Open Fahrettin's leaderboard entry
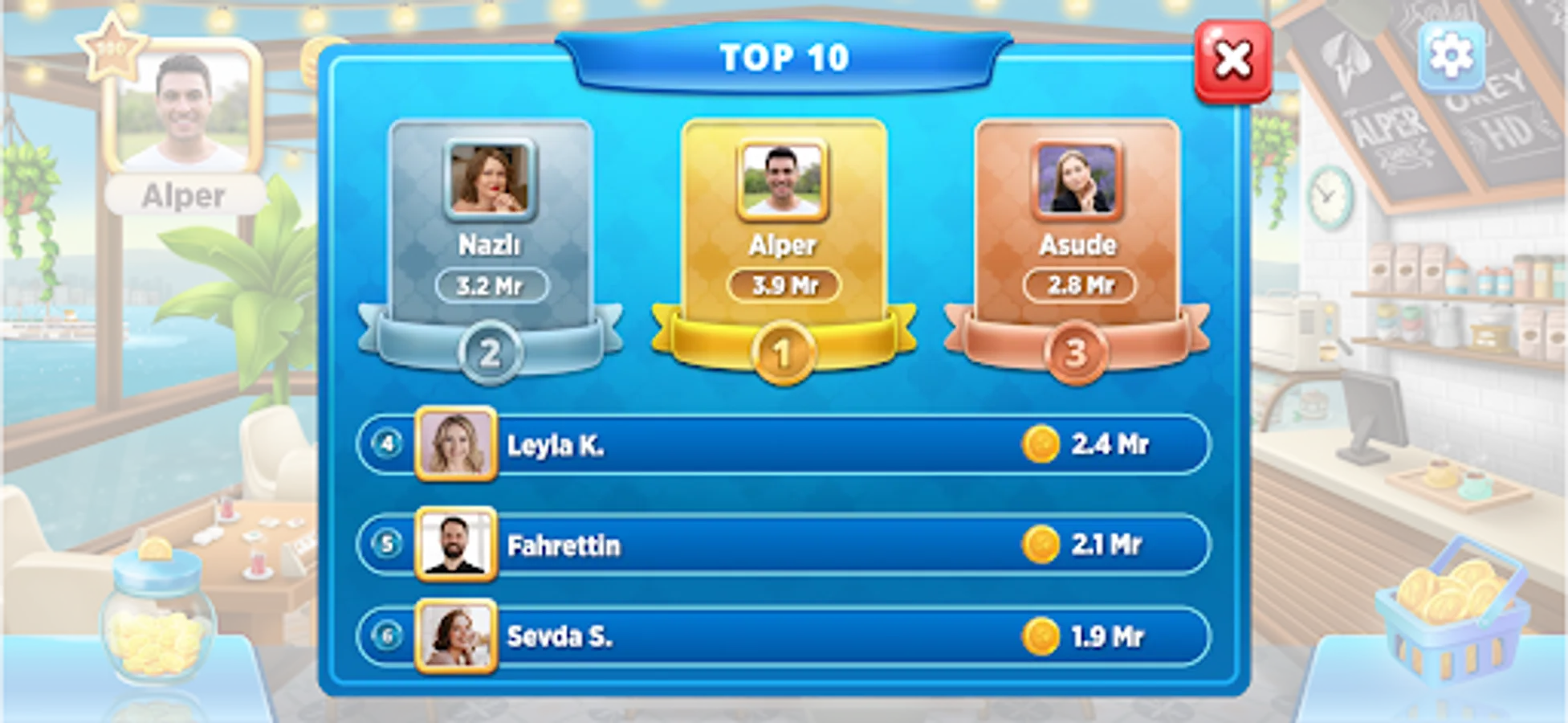Image resolution: width=1568 pixels, height=723 pixels. point(779,546)
